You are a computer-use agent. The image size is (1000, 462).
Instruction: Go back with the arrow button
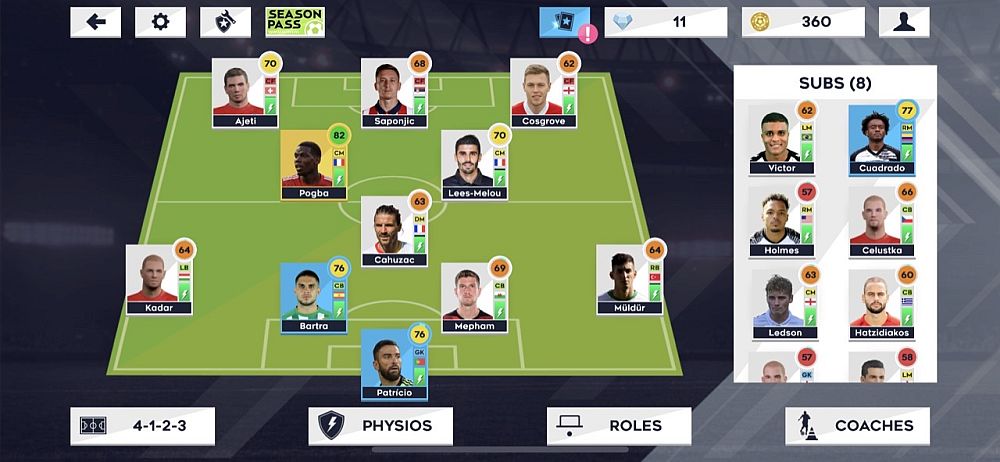coord(96,22)
